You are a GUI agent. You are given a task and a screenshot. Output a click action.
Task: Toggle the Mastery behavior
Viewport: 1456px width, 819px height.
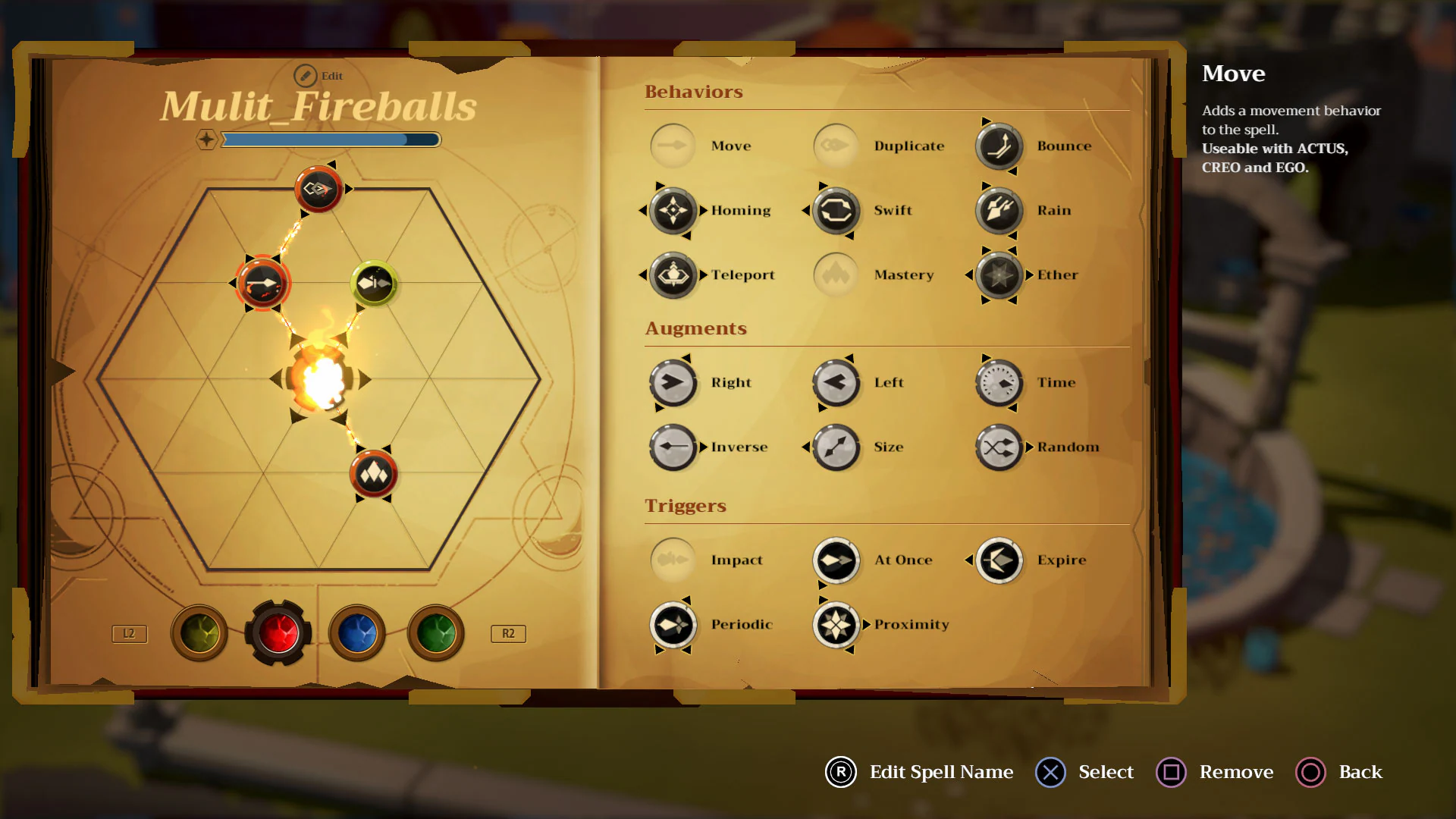pyautogui.click(x=835, y=275)
